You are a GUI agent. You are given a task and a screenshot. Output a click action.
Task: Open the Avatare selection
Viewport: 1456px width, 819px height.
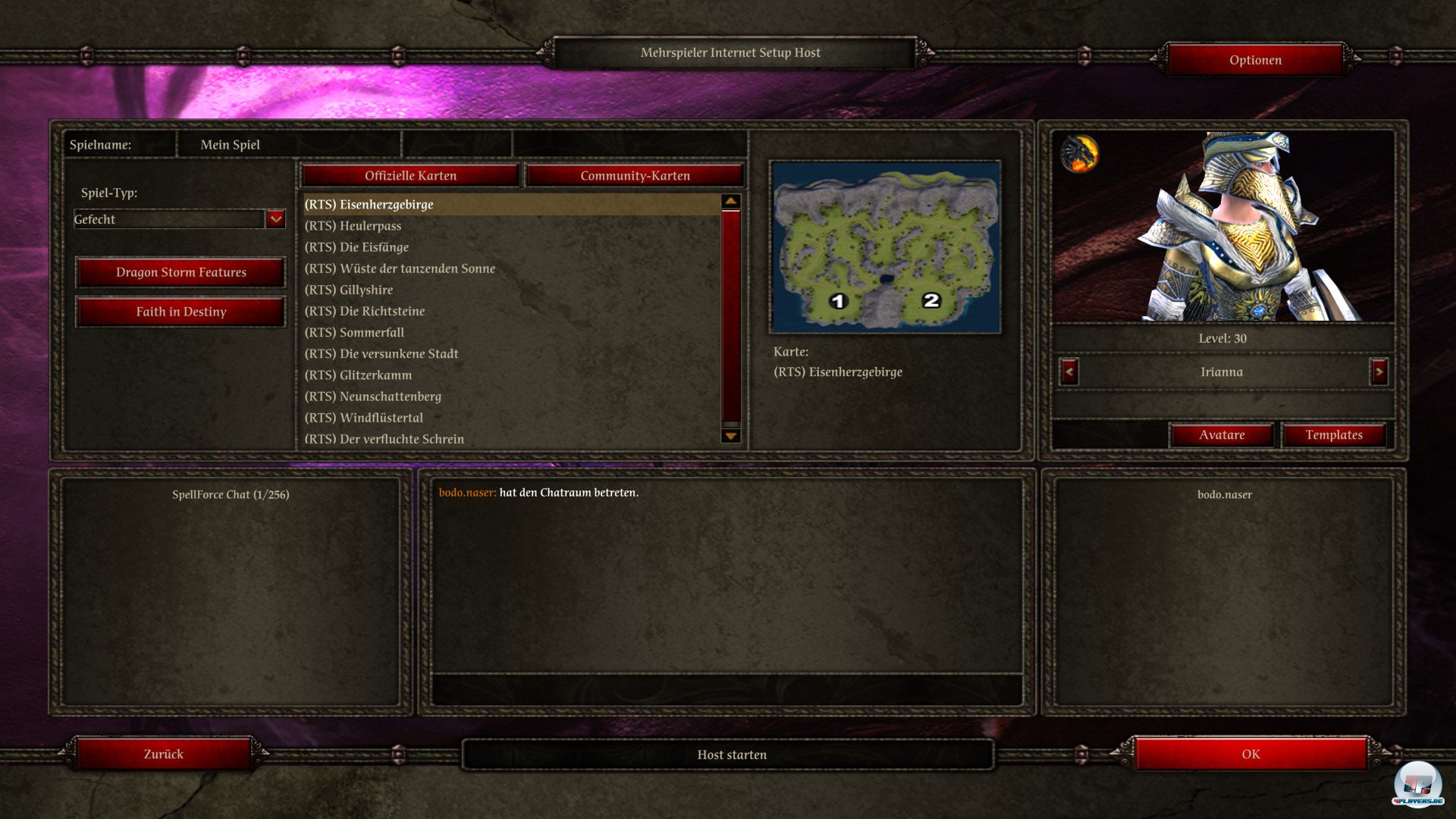pyautogui.click(x=1222, y=435)
